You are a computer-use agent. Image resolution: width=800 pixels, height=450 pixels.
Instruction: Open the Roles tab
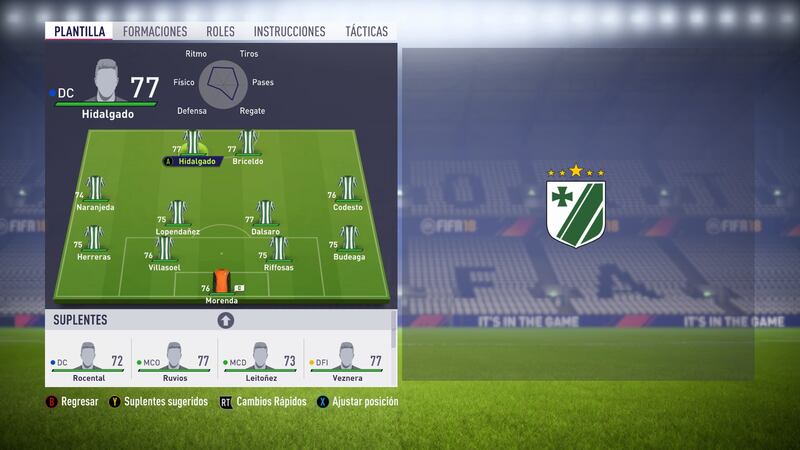point(220,31)
